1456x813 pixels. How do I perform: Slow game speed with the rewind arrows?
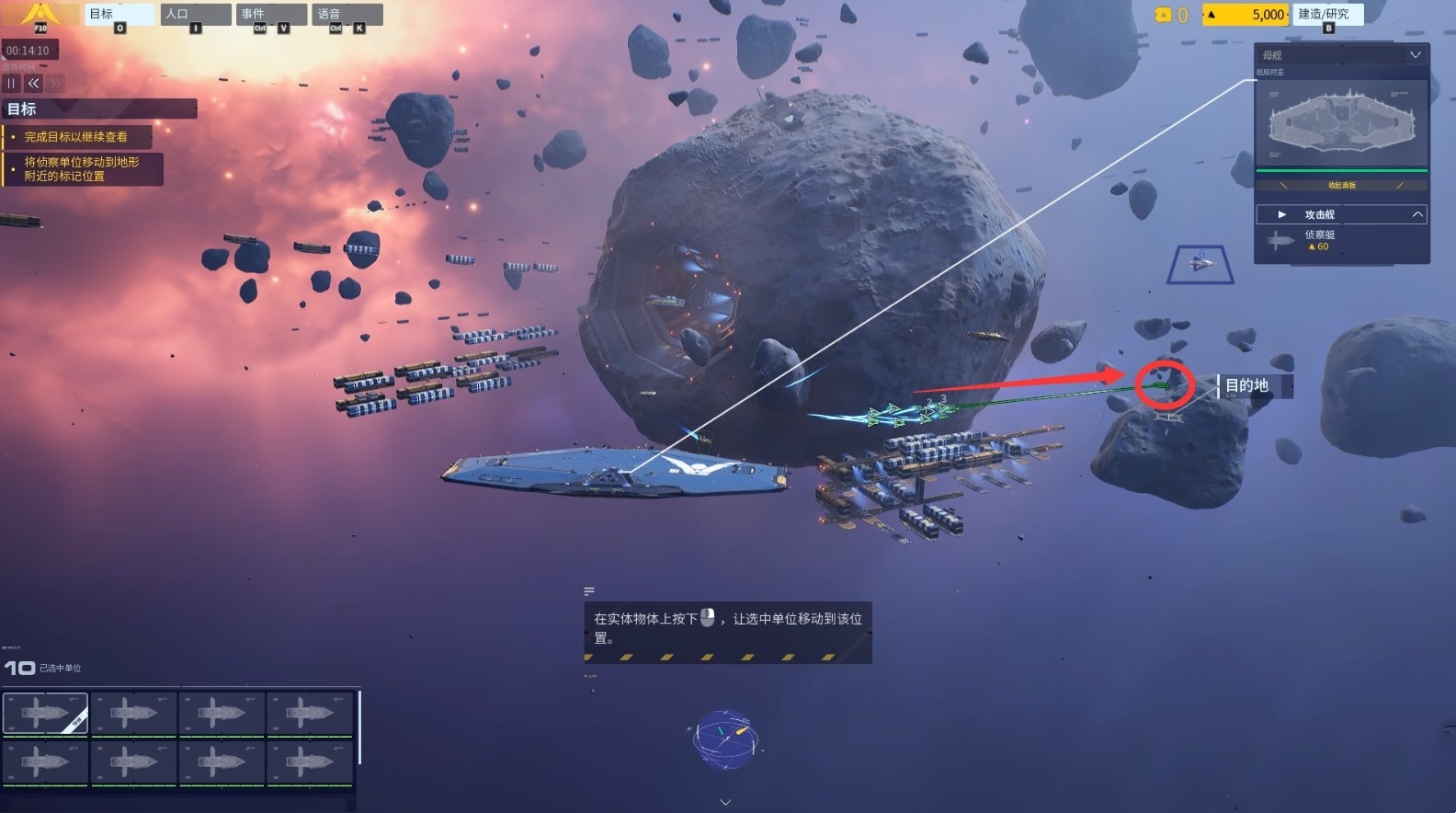coord(34,84)
